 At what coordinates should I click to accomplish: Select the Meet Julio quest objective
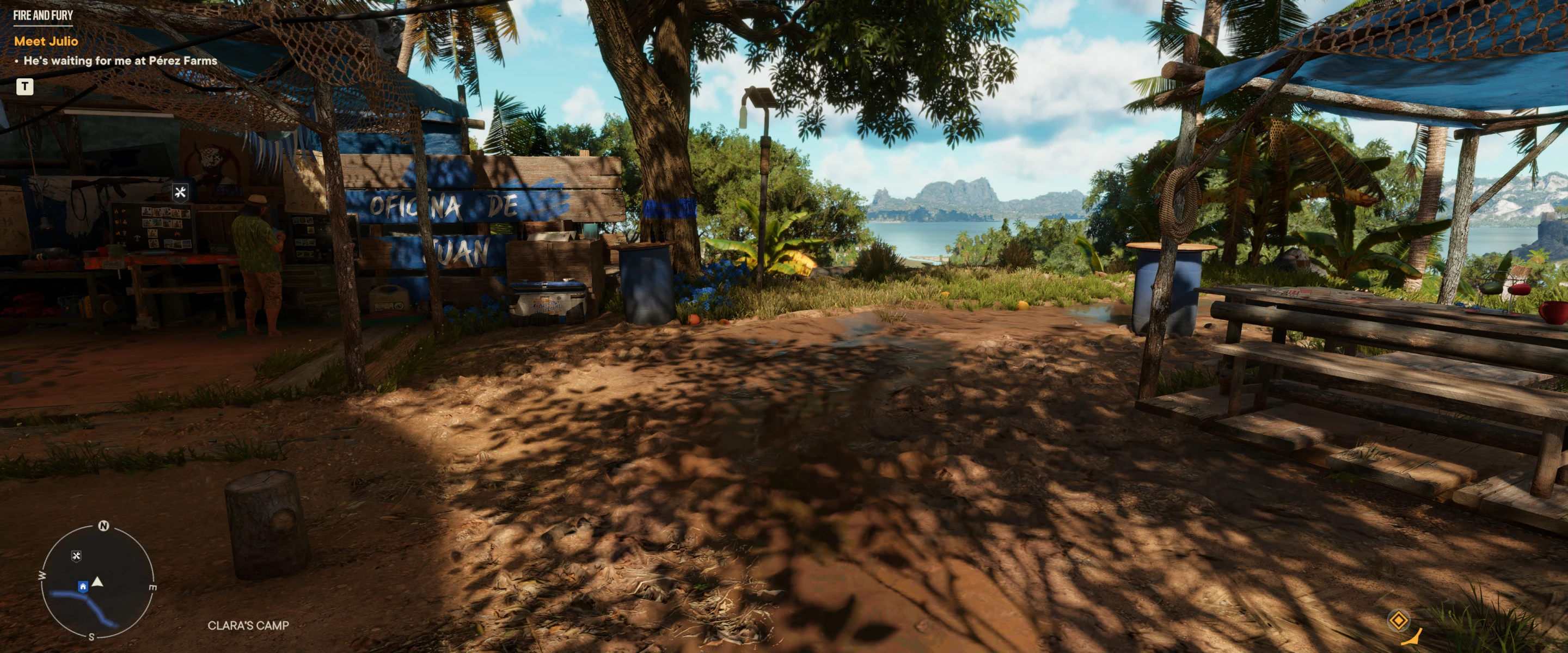click(x=46, y=41)
